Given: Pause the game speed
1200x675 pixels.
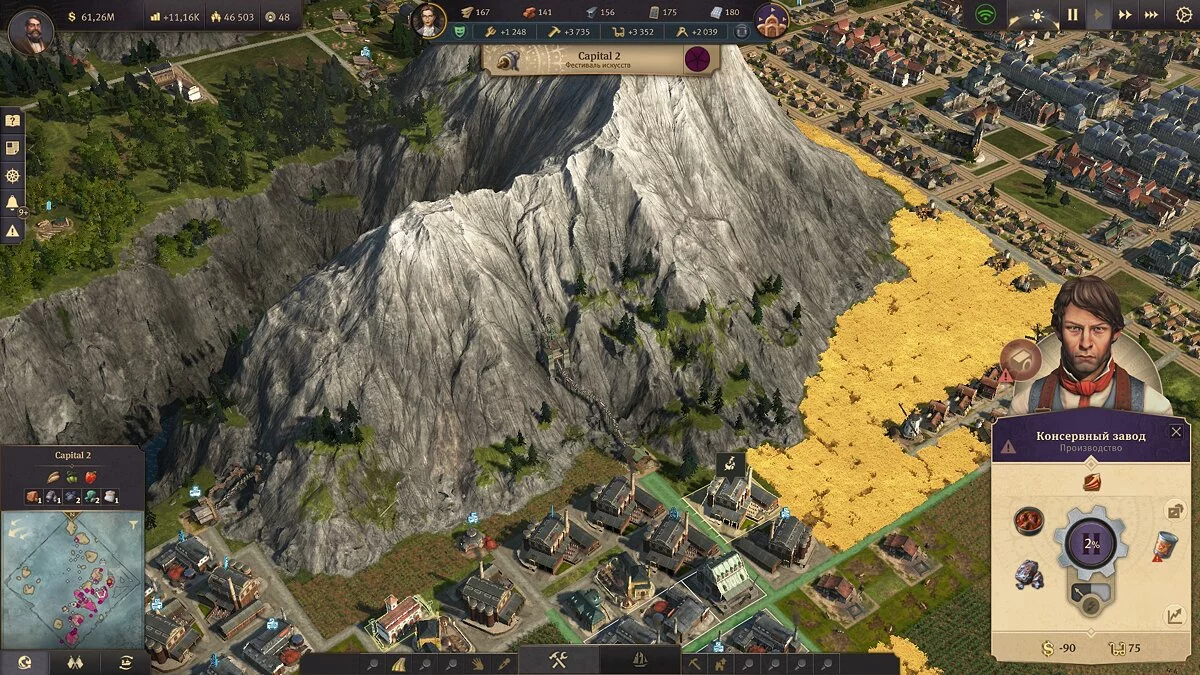Looking at the screenshot, I should tap(1072, 15).
